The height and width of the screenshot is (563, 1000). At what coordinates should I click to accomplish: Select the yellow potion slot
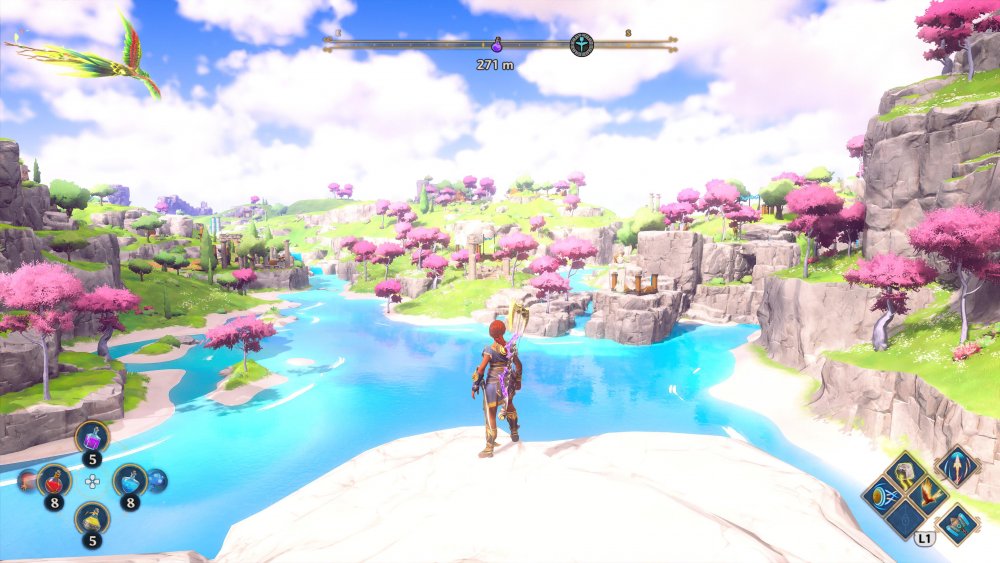pos(92,520)
